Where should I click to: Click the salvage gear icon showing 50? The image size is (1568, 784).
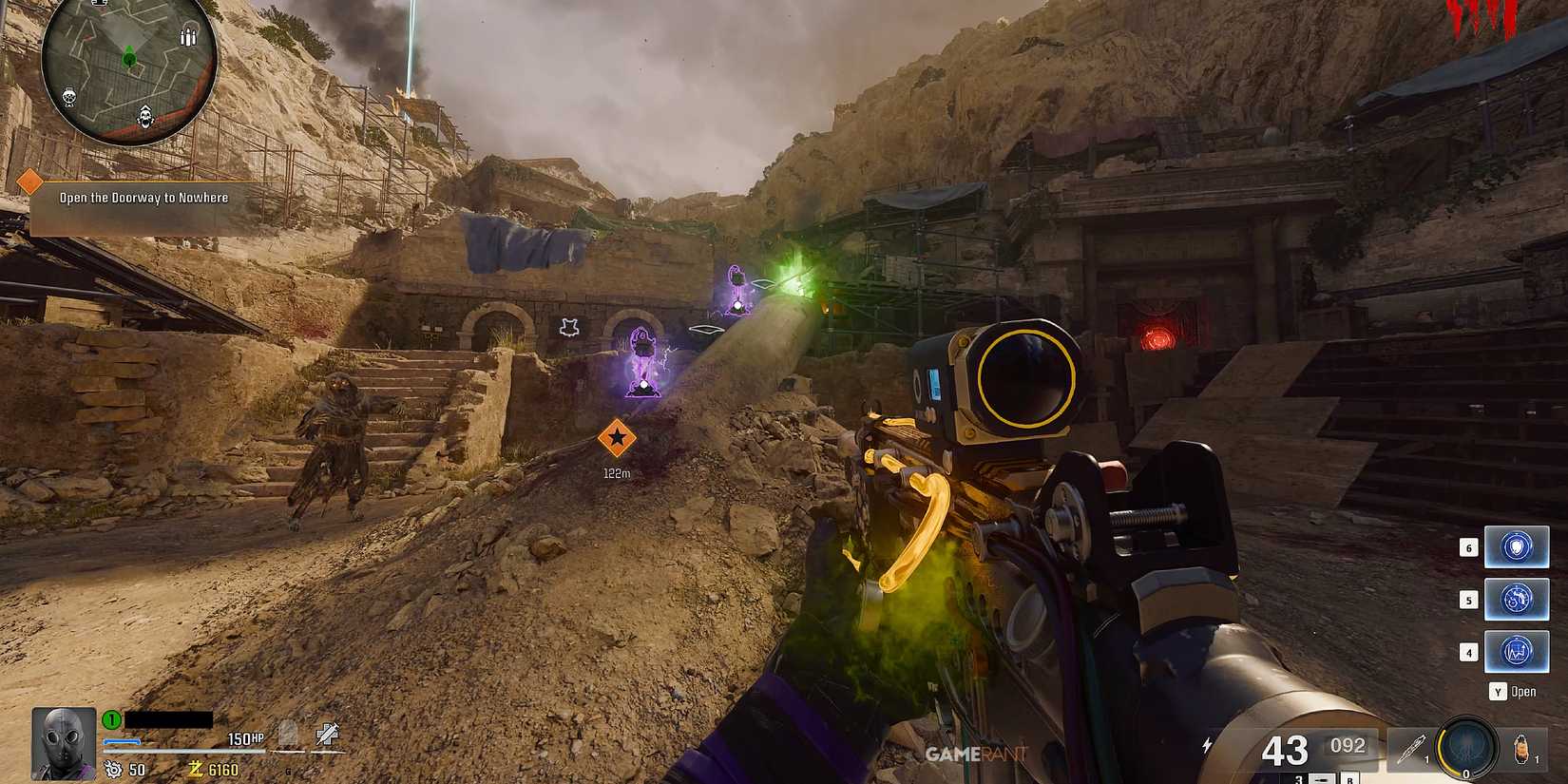tap(114, 769)
